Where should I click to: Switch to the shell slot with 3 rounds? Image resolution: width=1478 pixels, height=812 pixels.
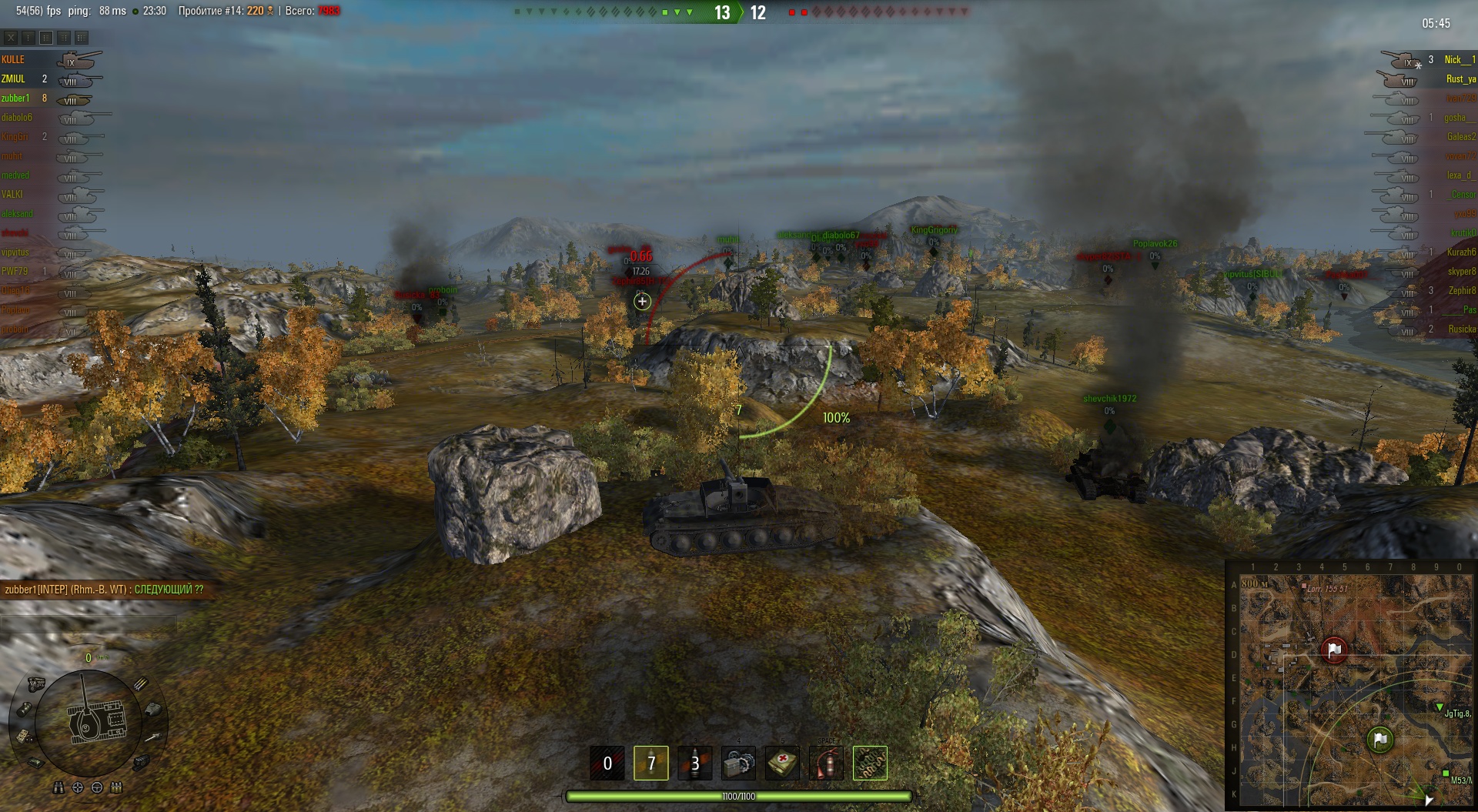pyautogui.click(x=694, y=763)
